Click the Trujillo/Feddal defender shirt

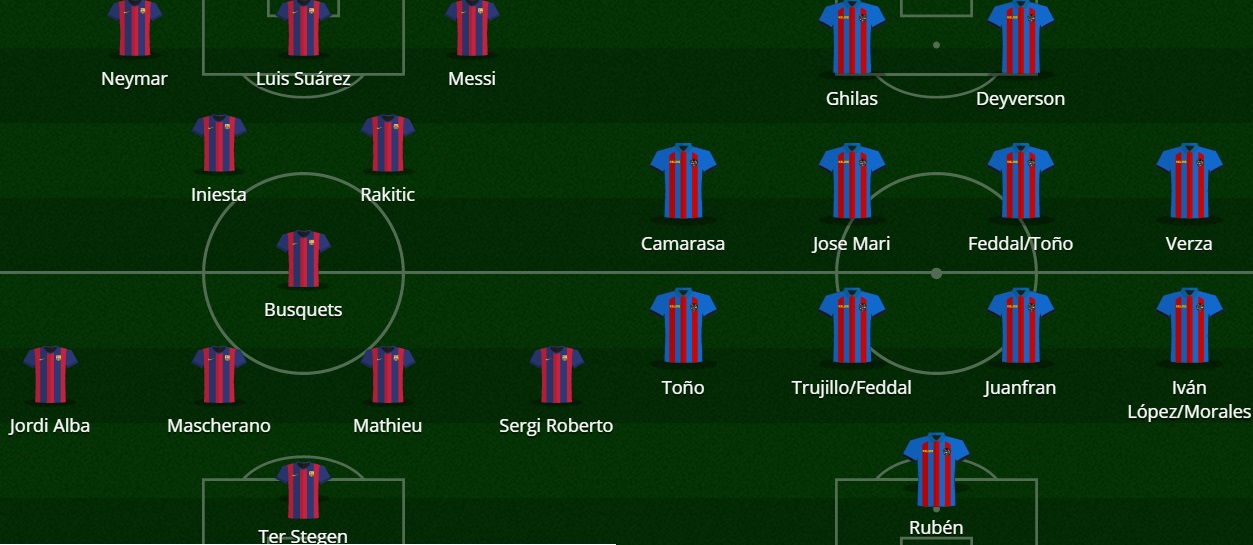(x=852, y=326)
